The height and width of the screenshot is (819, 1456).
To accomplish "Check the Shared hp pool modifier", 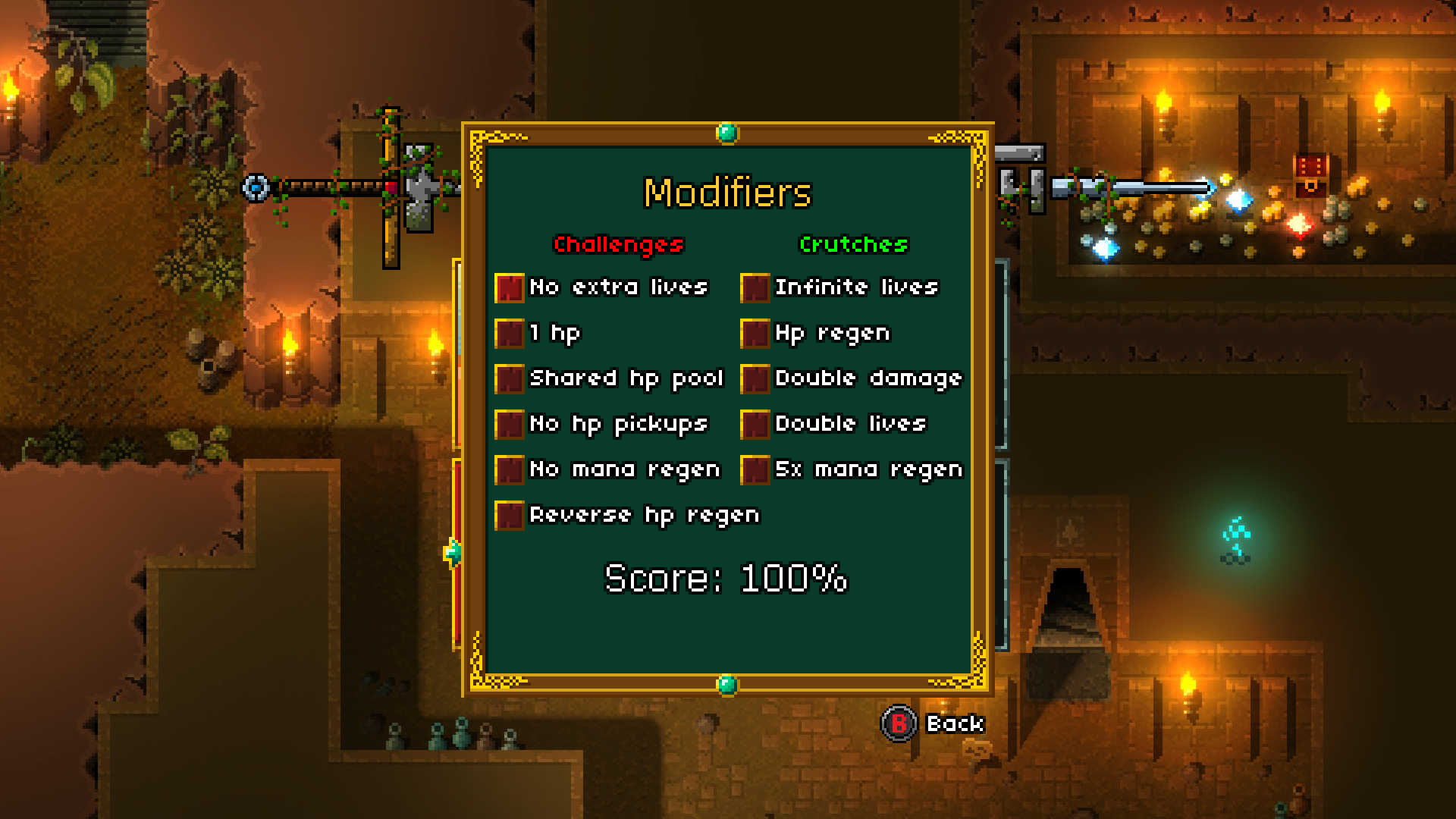I will click(x=509, y=378).
